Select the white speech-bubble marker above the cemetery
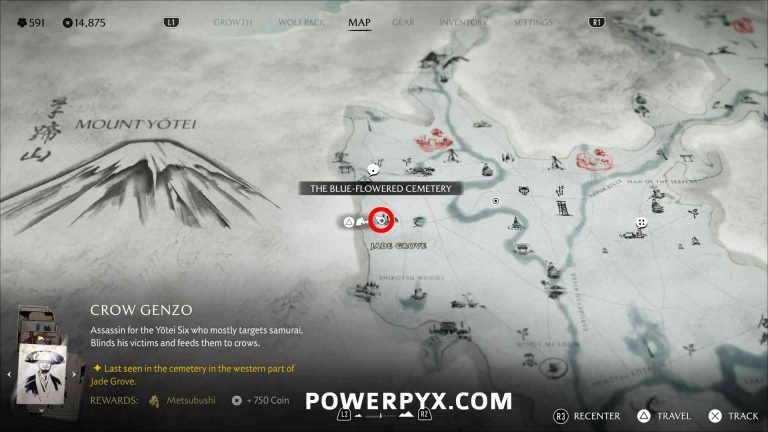This screenshot has width=768, height=432. pyautogui.click(x=373, y=169)
